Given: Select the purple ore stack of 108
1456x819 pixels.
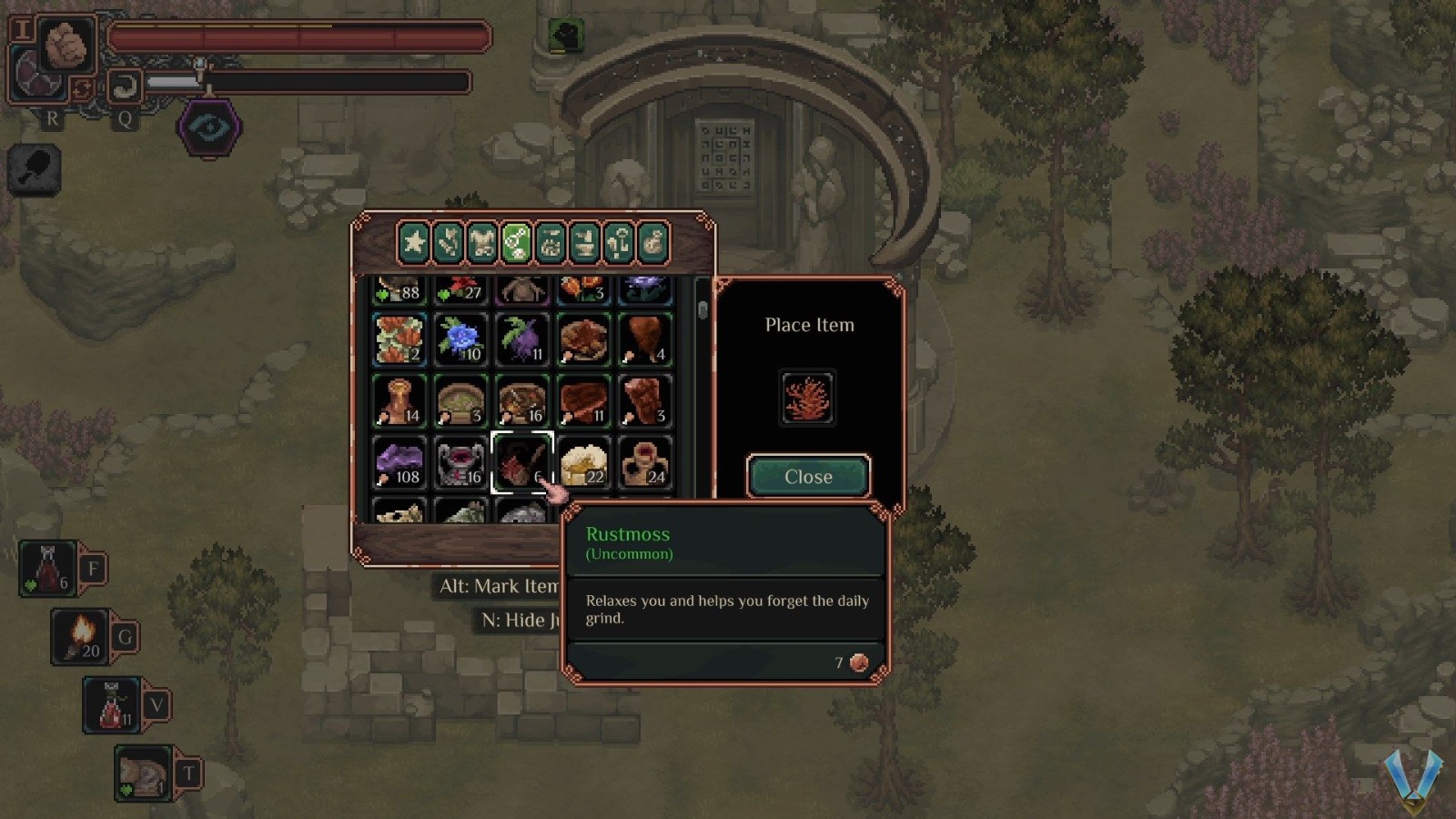Looking at the screenshot, I should pyautogui.click(x=399, y=462).
